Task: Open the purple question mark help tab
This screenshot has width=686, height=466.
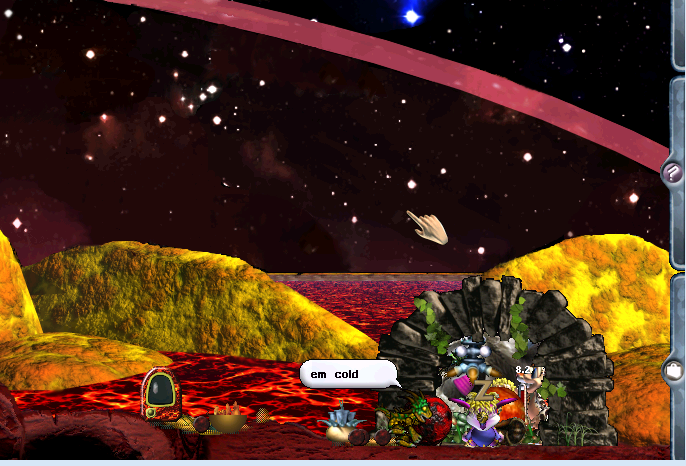Action: (x=672, y=171)
